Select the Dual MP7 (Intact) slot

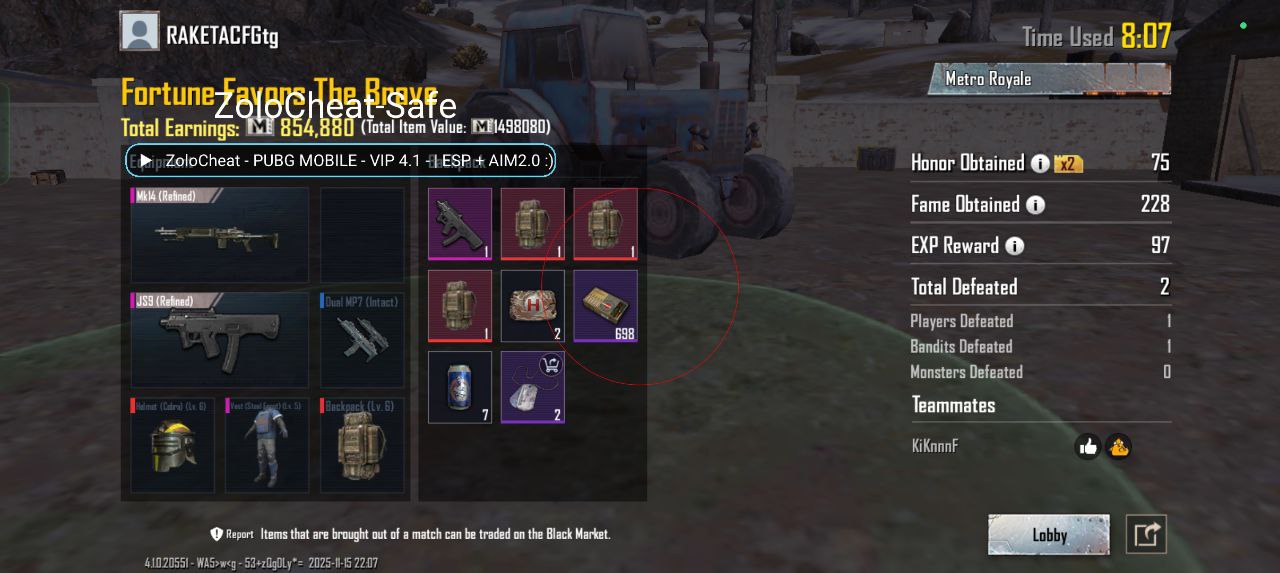coord(362,340)
